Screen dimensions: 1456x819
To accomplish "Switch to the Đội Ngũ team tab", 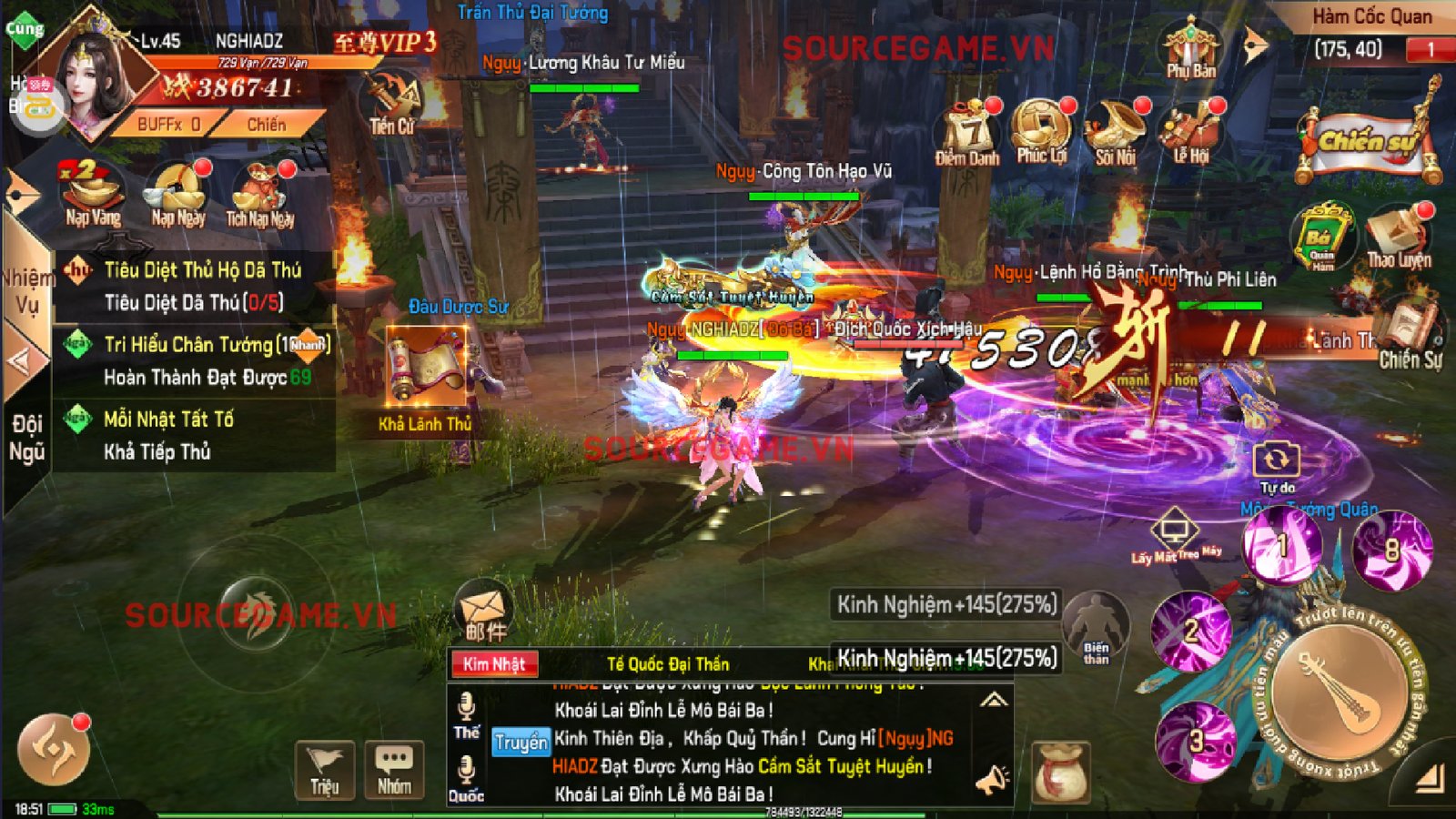I will [x=27, y=439].
